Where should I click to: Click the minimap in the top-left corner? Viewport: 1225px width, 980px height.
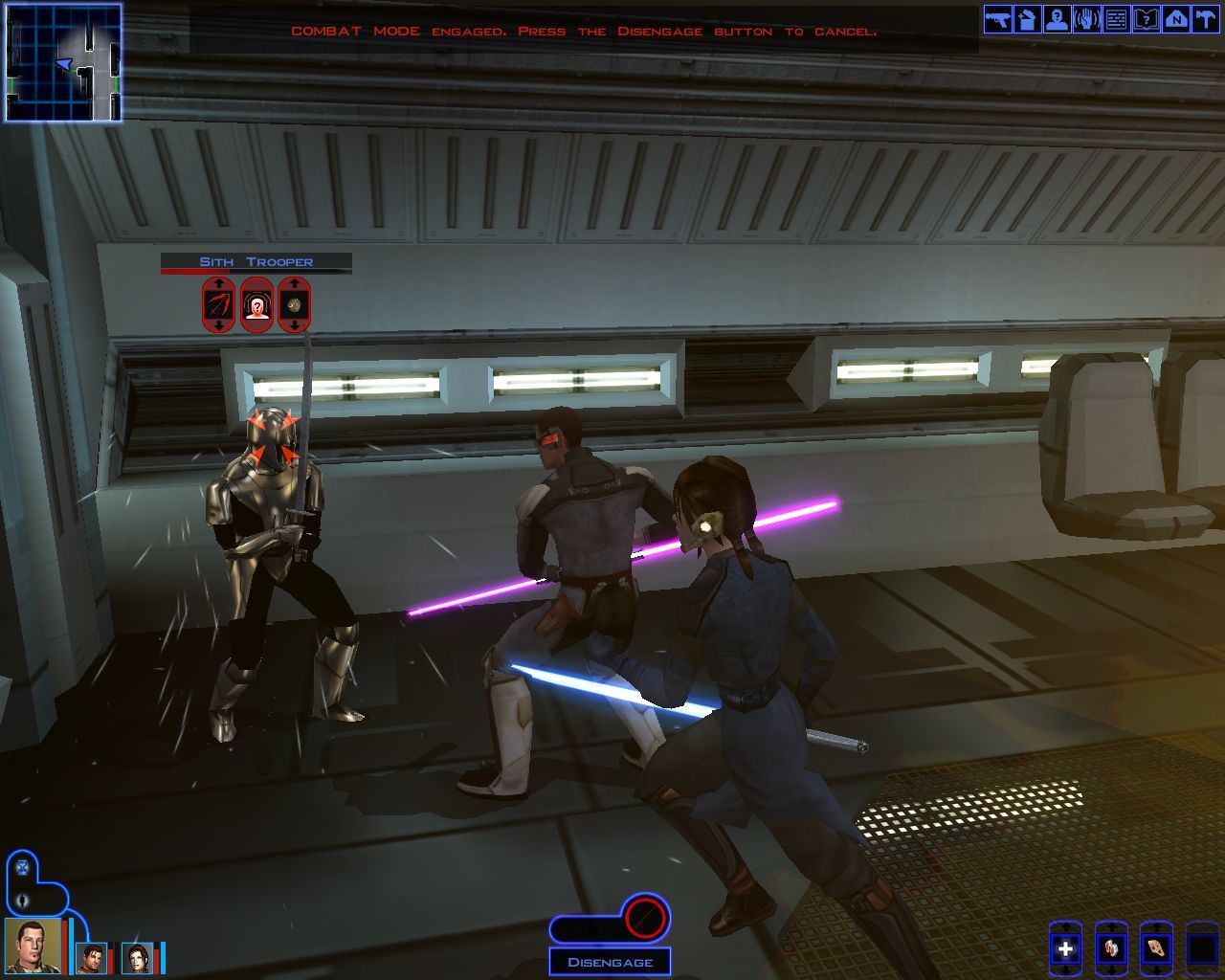coord(62,62)
